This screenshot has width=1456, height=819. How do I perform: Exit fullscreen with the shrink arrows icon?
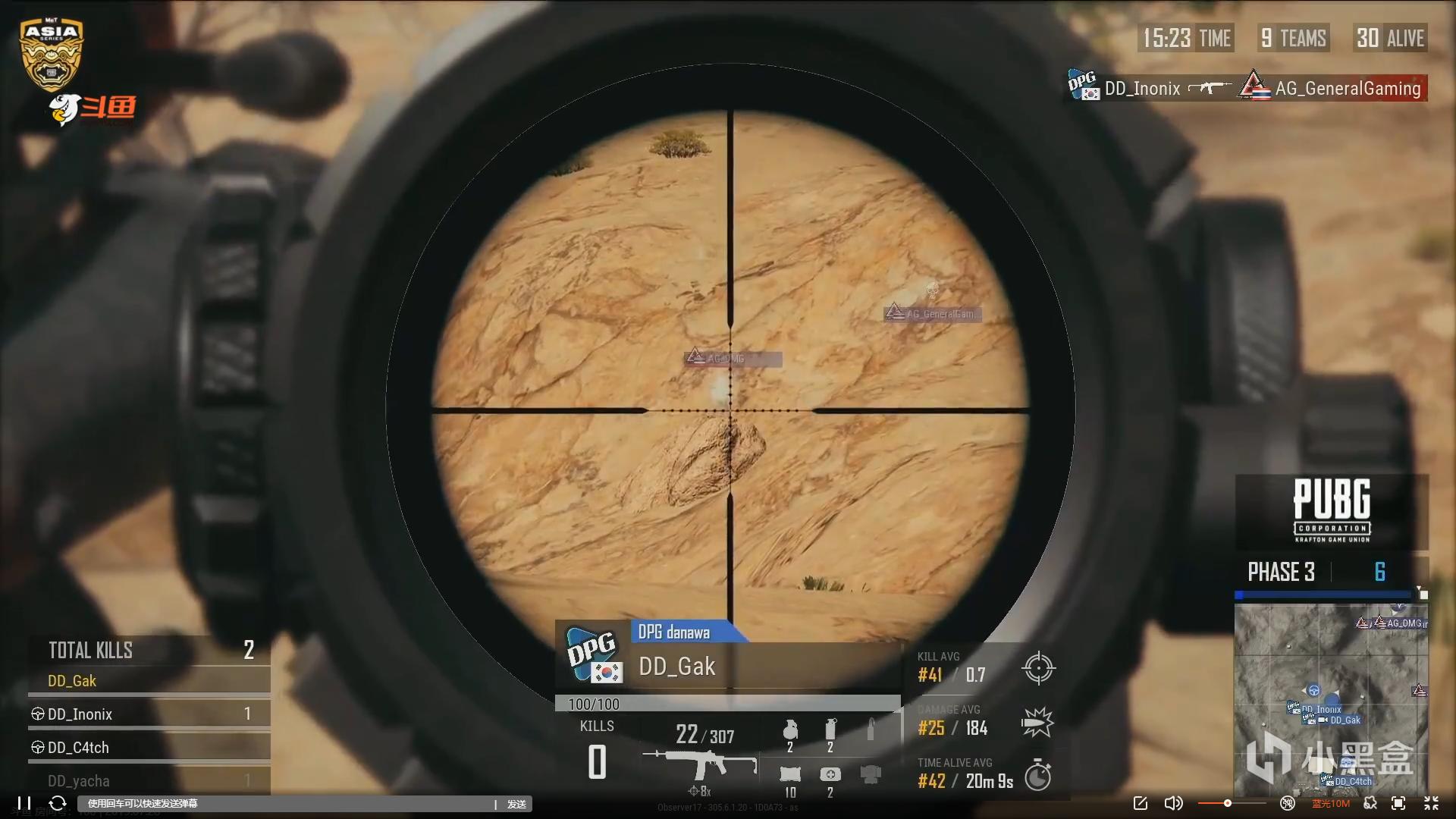[1431, 803]
